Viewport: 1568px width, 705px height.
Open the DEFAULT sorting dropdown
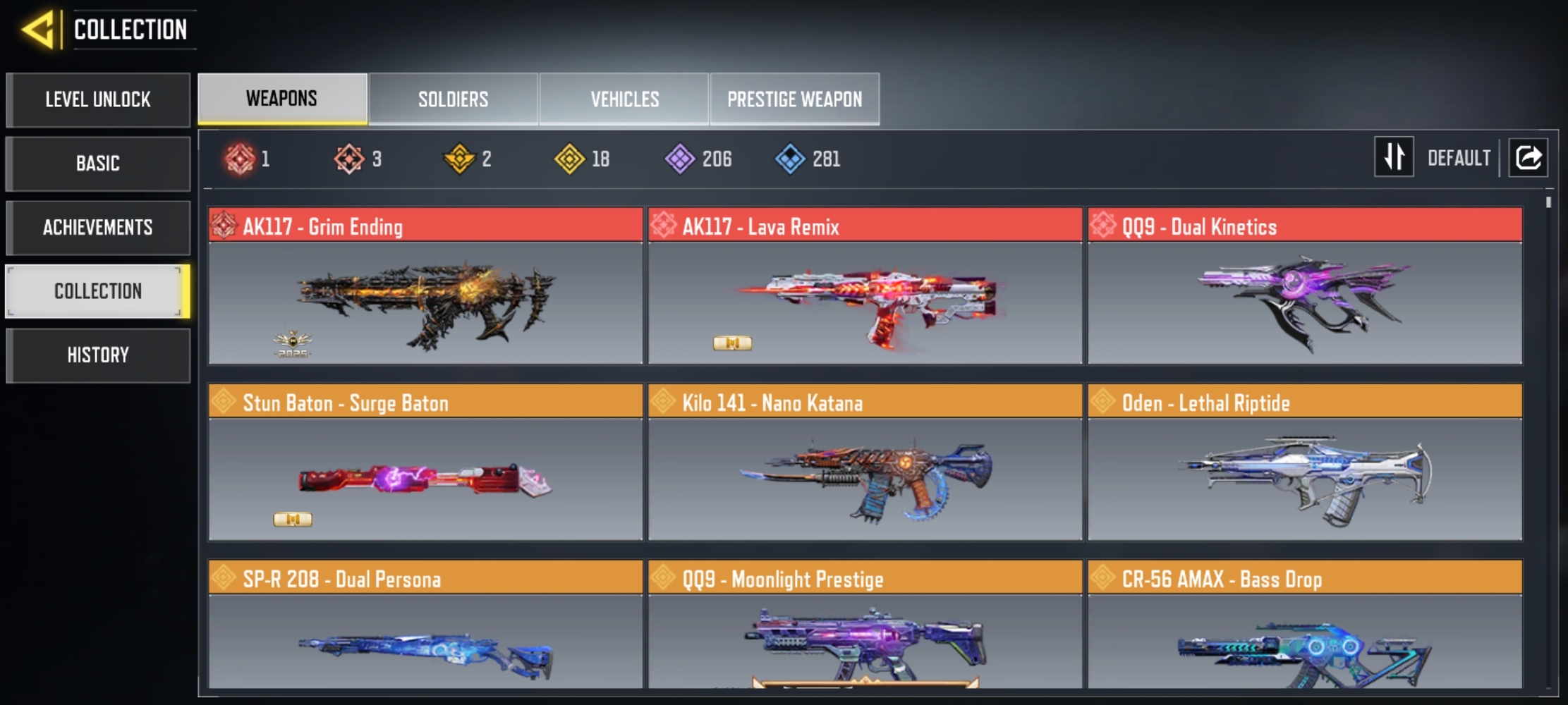coord(1459,158)
